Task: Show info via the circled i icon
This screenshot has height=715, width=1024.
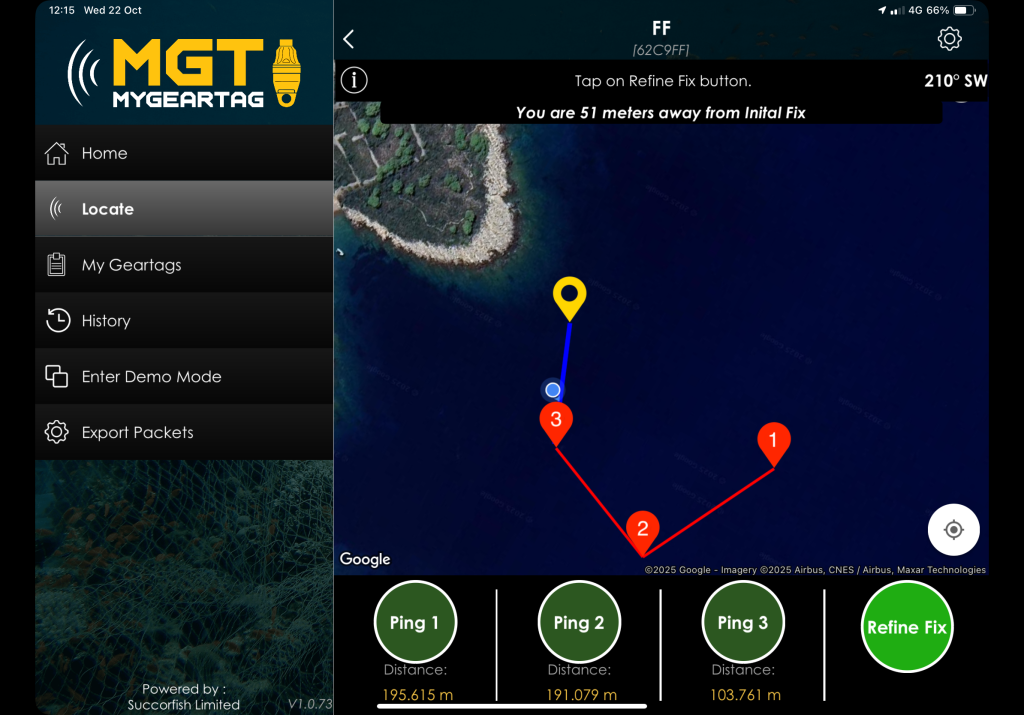Action: 354,80
